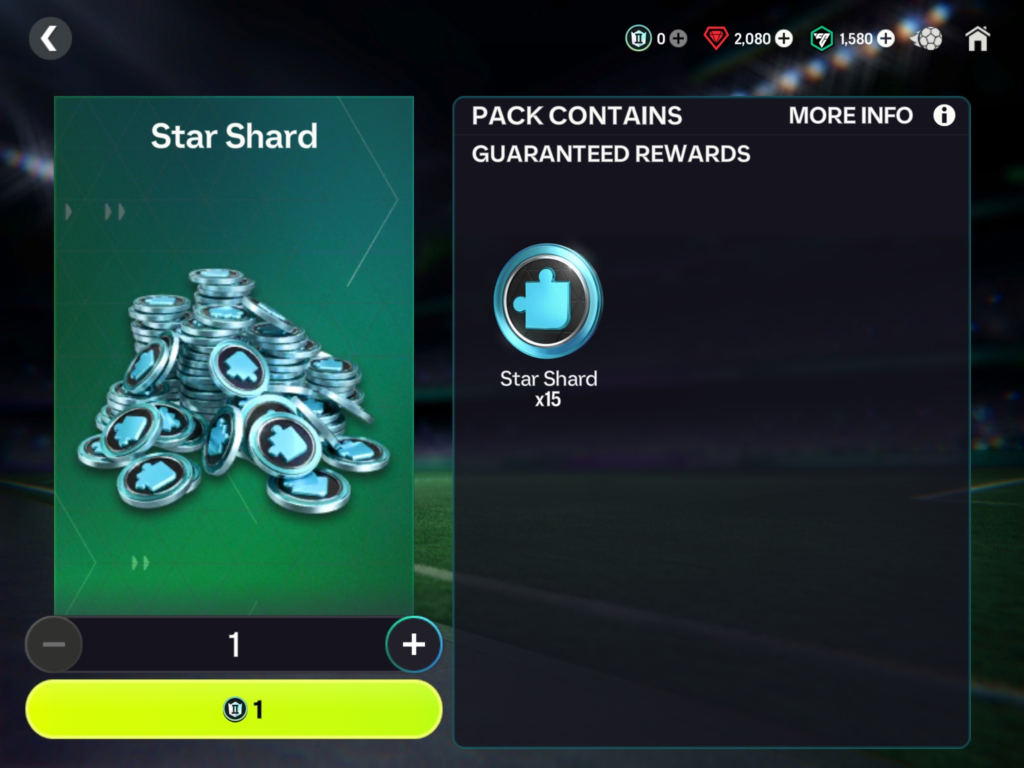
Task: Tap the flying soccer ball icon
Action: tap(927, 39)
